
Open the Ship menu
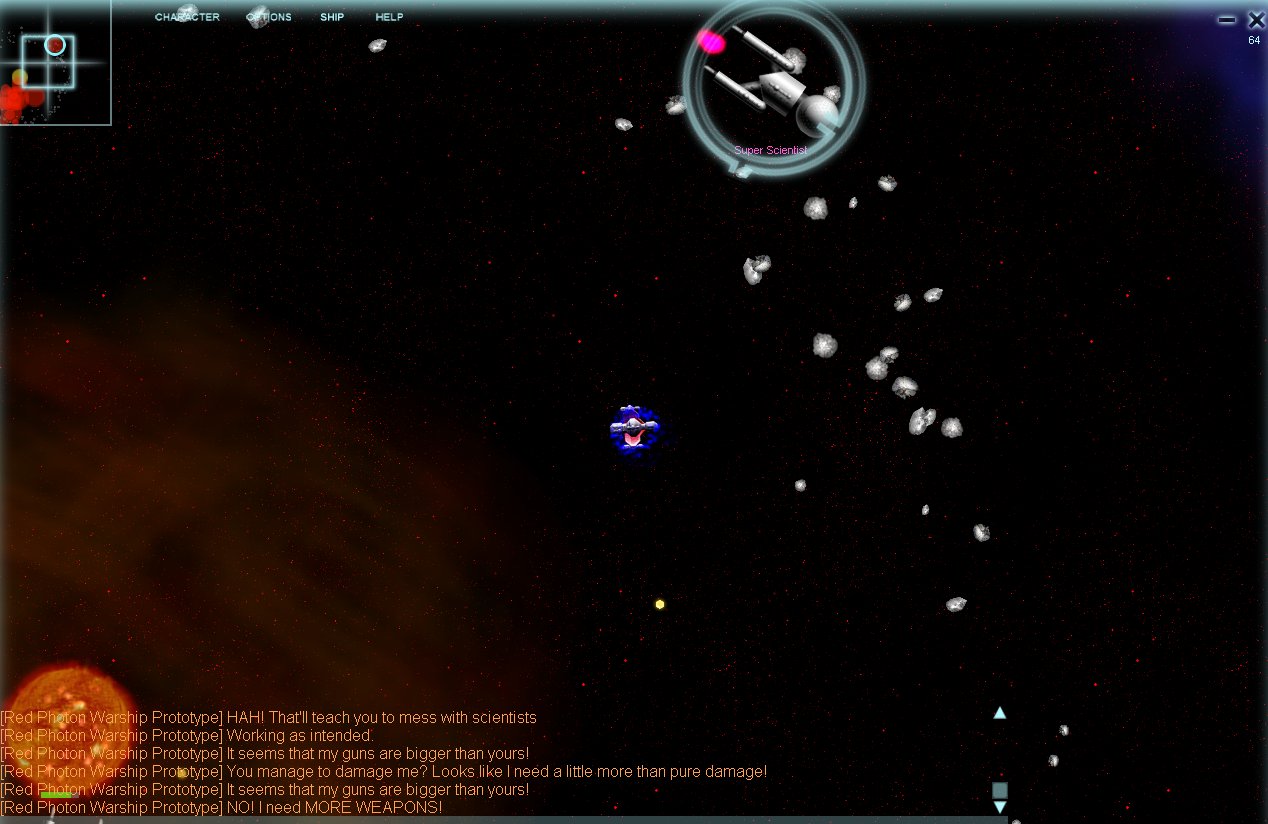[332, 17]
